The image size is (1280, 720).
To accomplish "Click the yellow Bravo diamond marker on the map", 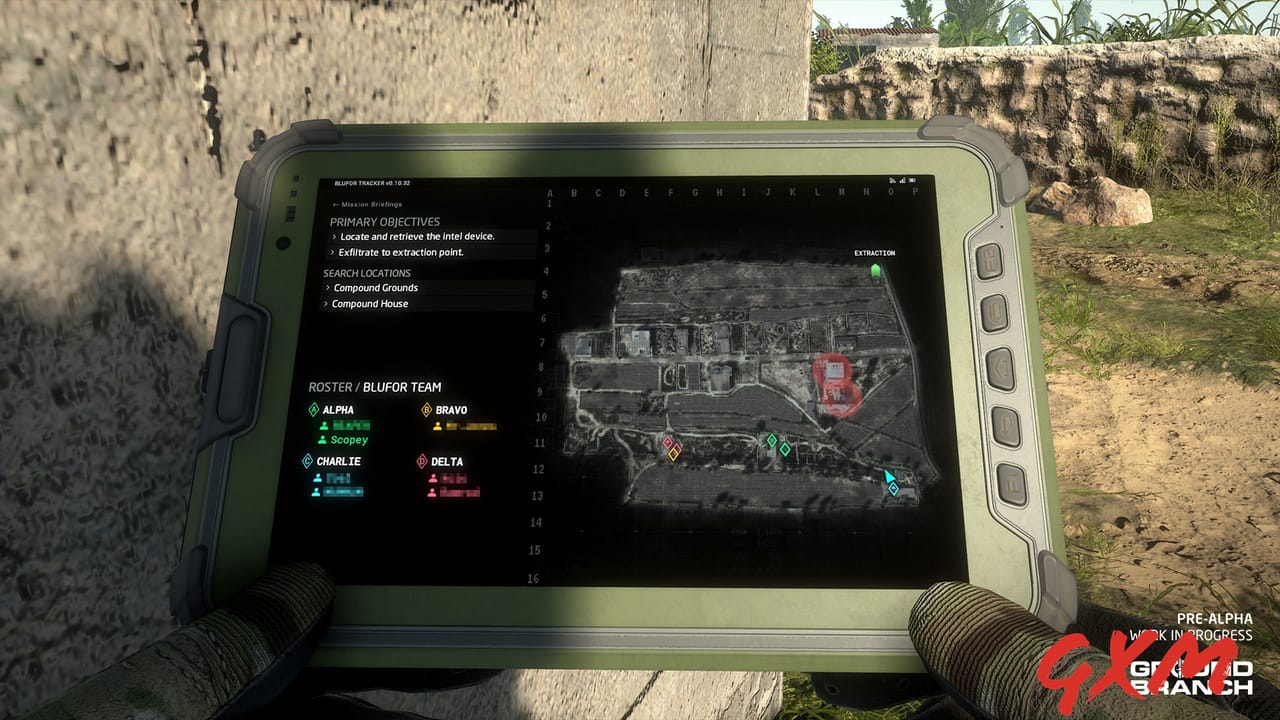I will [673, 454].
